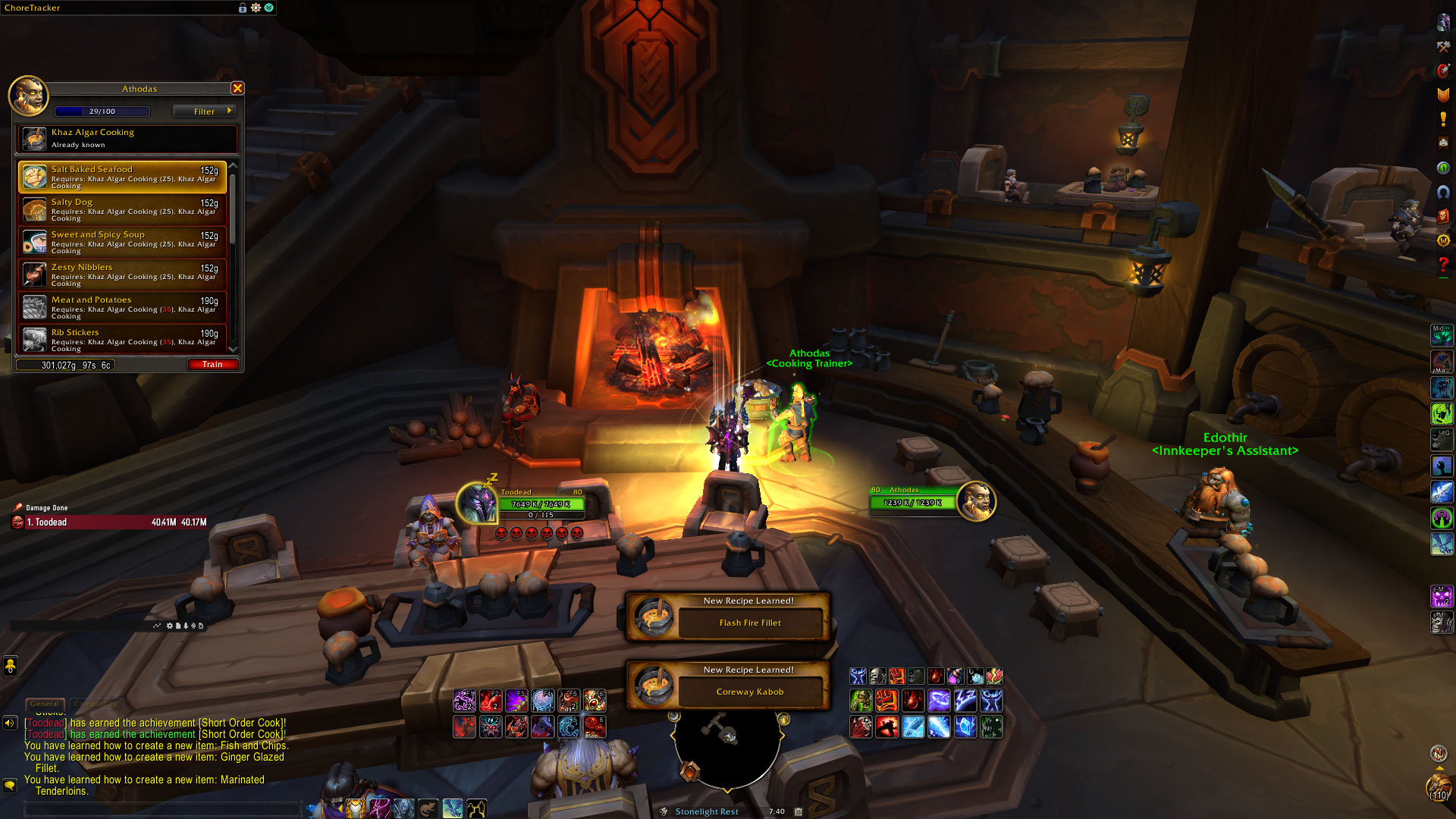
Task: Click the Coreway Kabob recipe alert
Action: tap(728, 686)
